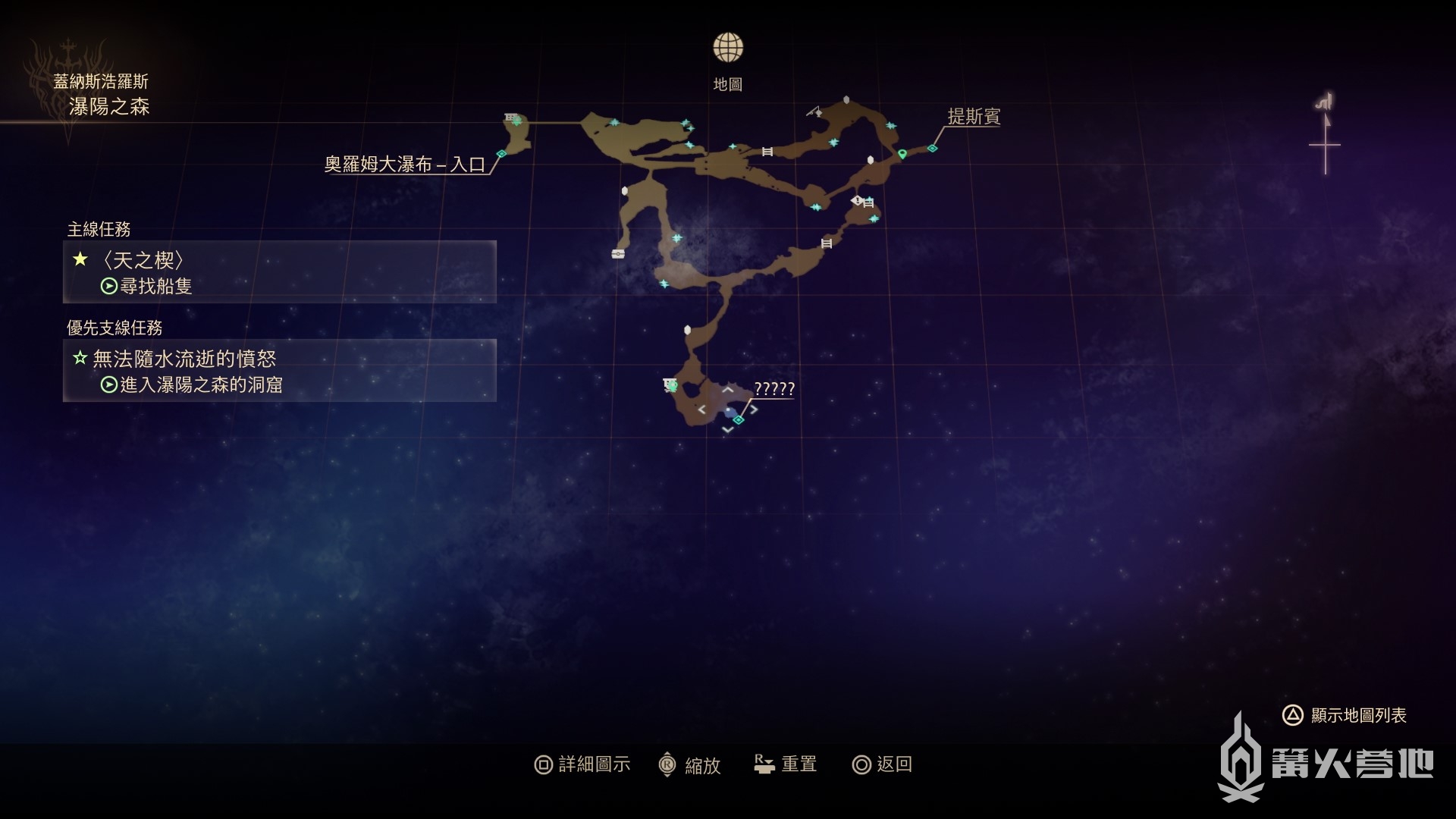This screenshot has width=1456, height=819.
Task: Click the green quest pin map marker
Action: pos(902,154)
